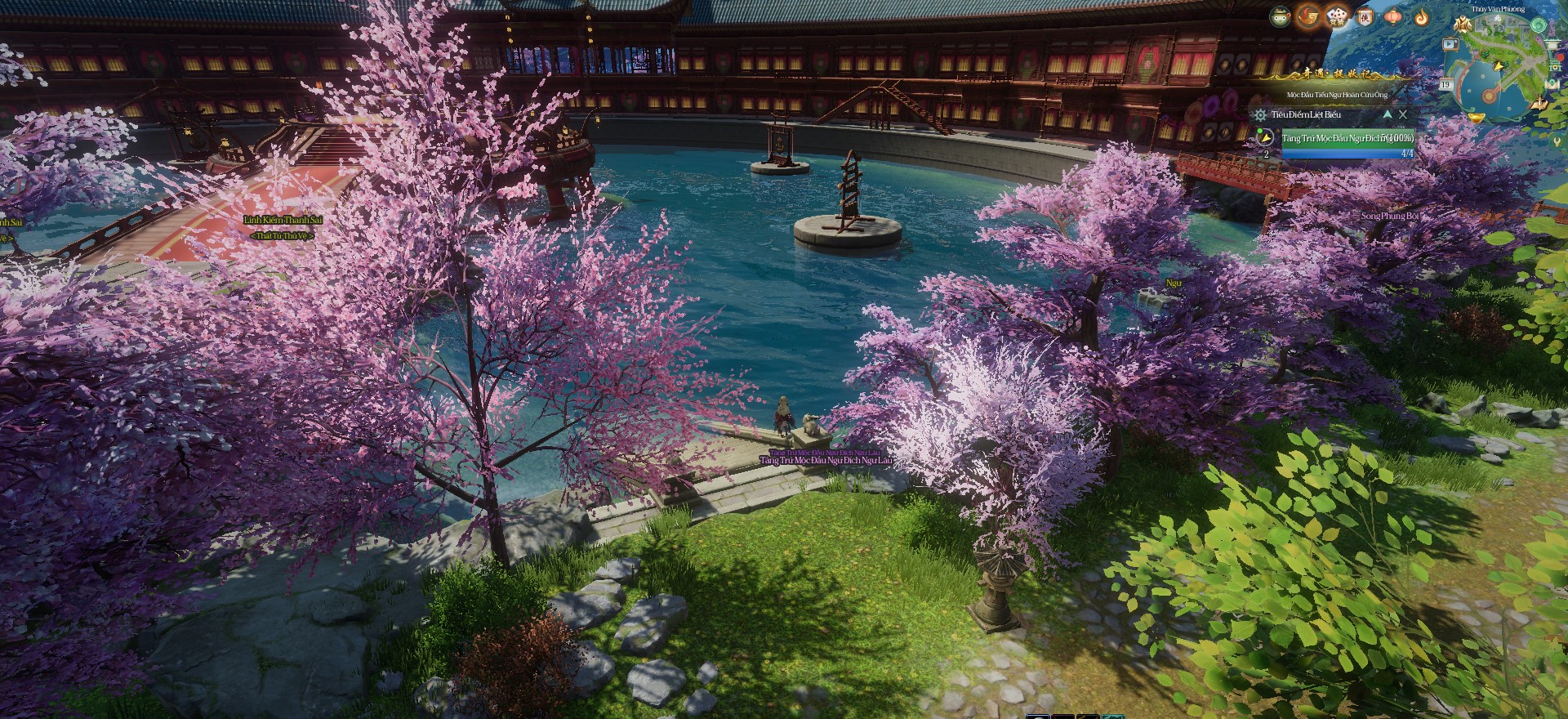Open the dice and cards minigame icon

(x=1337, y=18)
